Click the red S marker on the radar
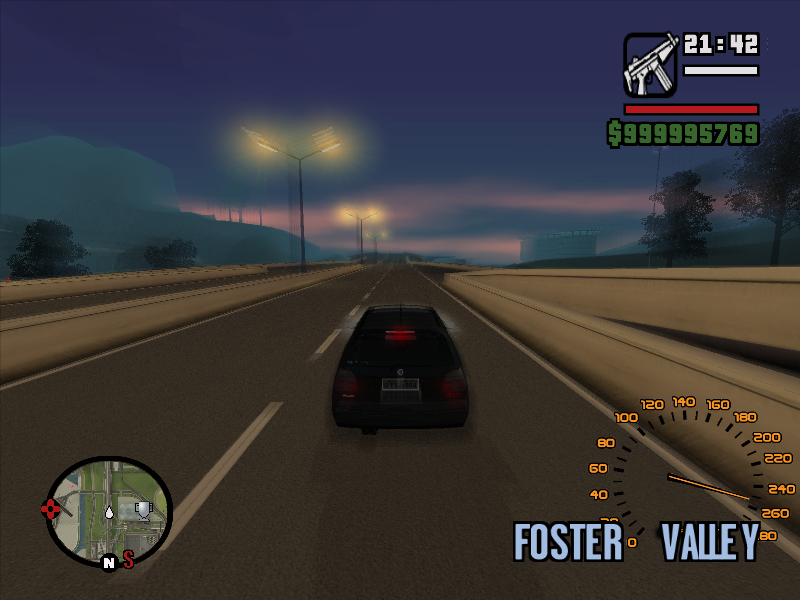This screenshot has height=601, width=801. 129,560
